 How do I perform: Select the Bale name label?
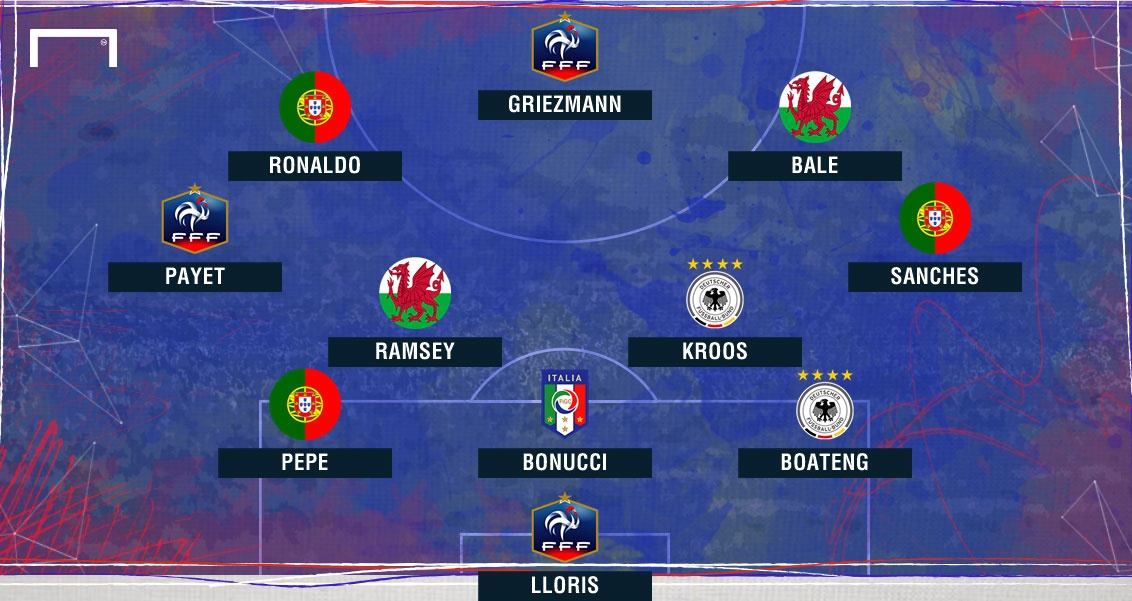815,166
